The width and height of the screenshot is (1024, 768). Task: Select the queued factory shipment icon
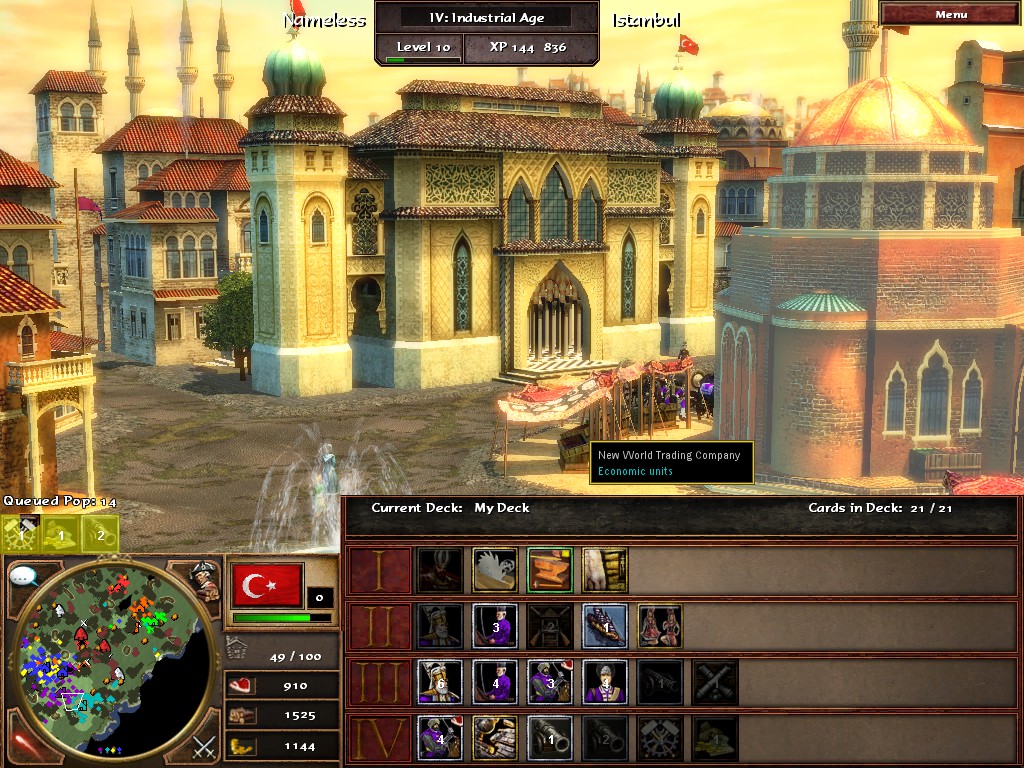tap(20, 534)
